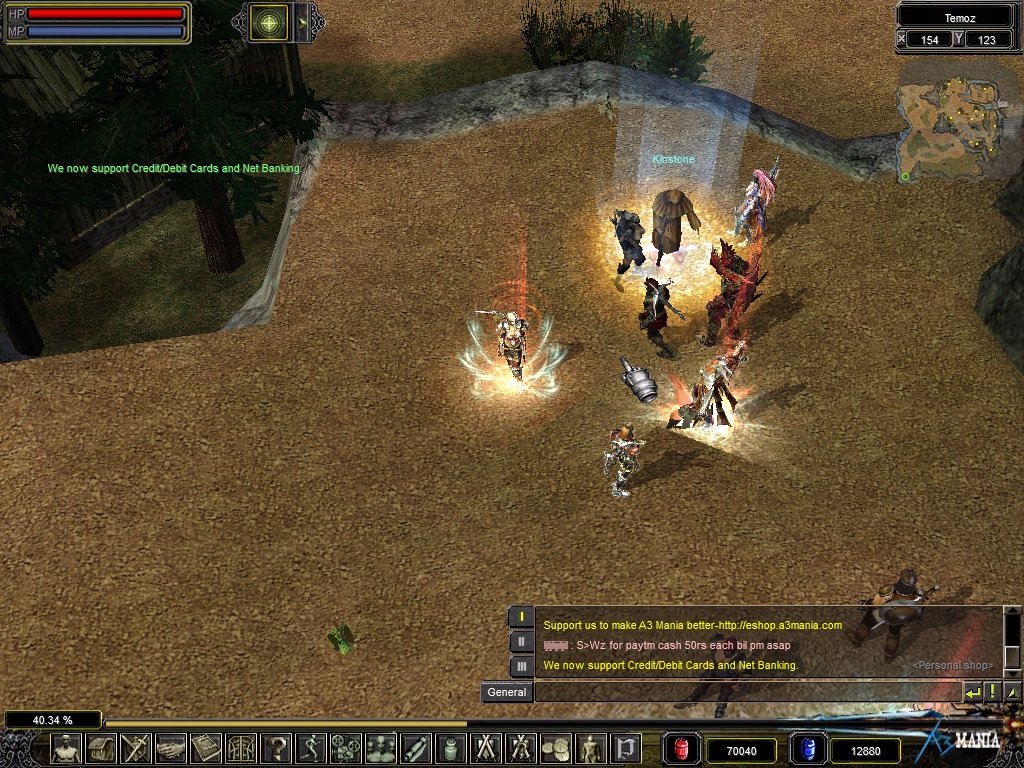Viewport: 1024px width, 768px height.
Task: Open the question mark help icon
Action: coord(276,748)
